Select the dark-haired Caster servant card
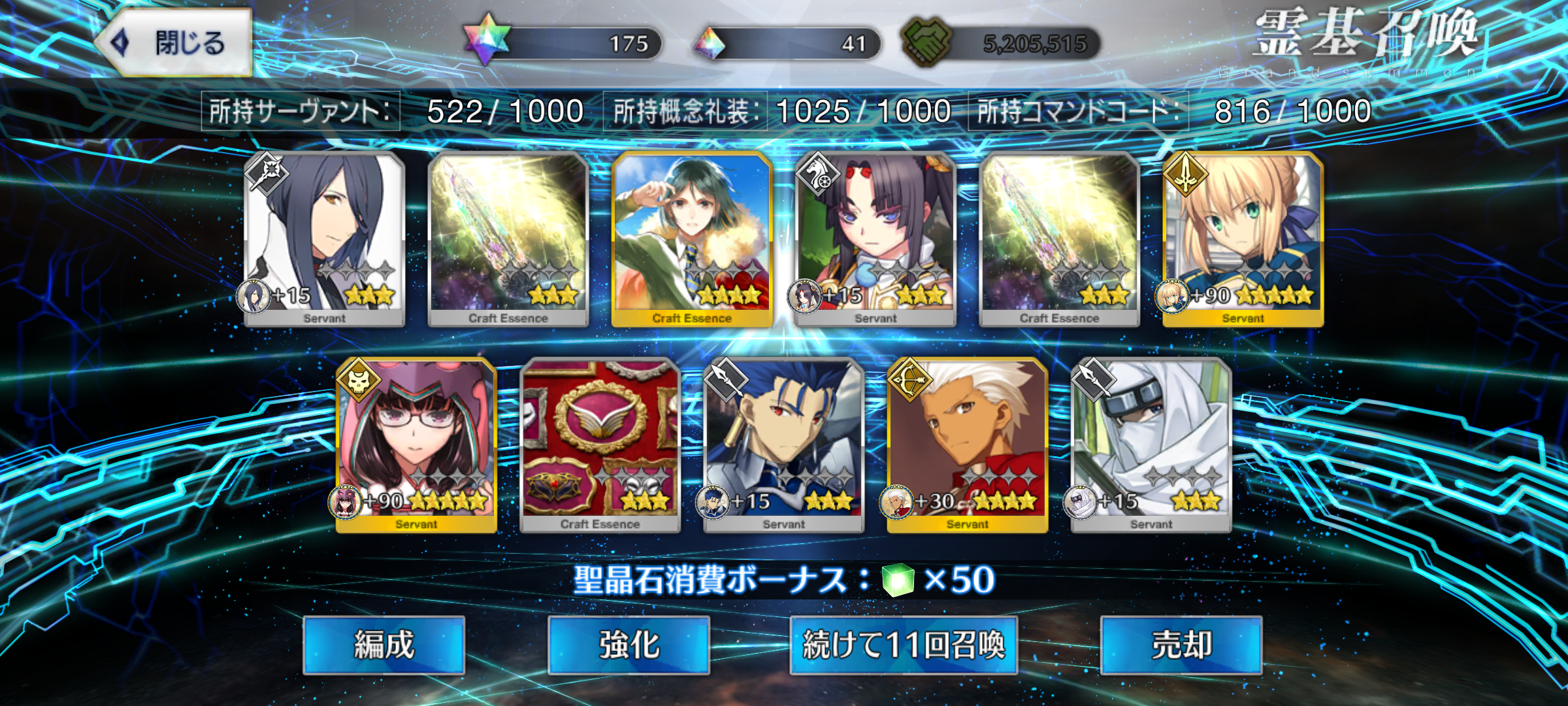 (x=325, y=239)
